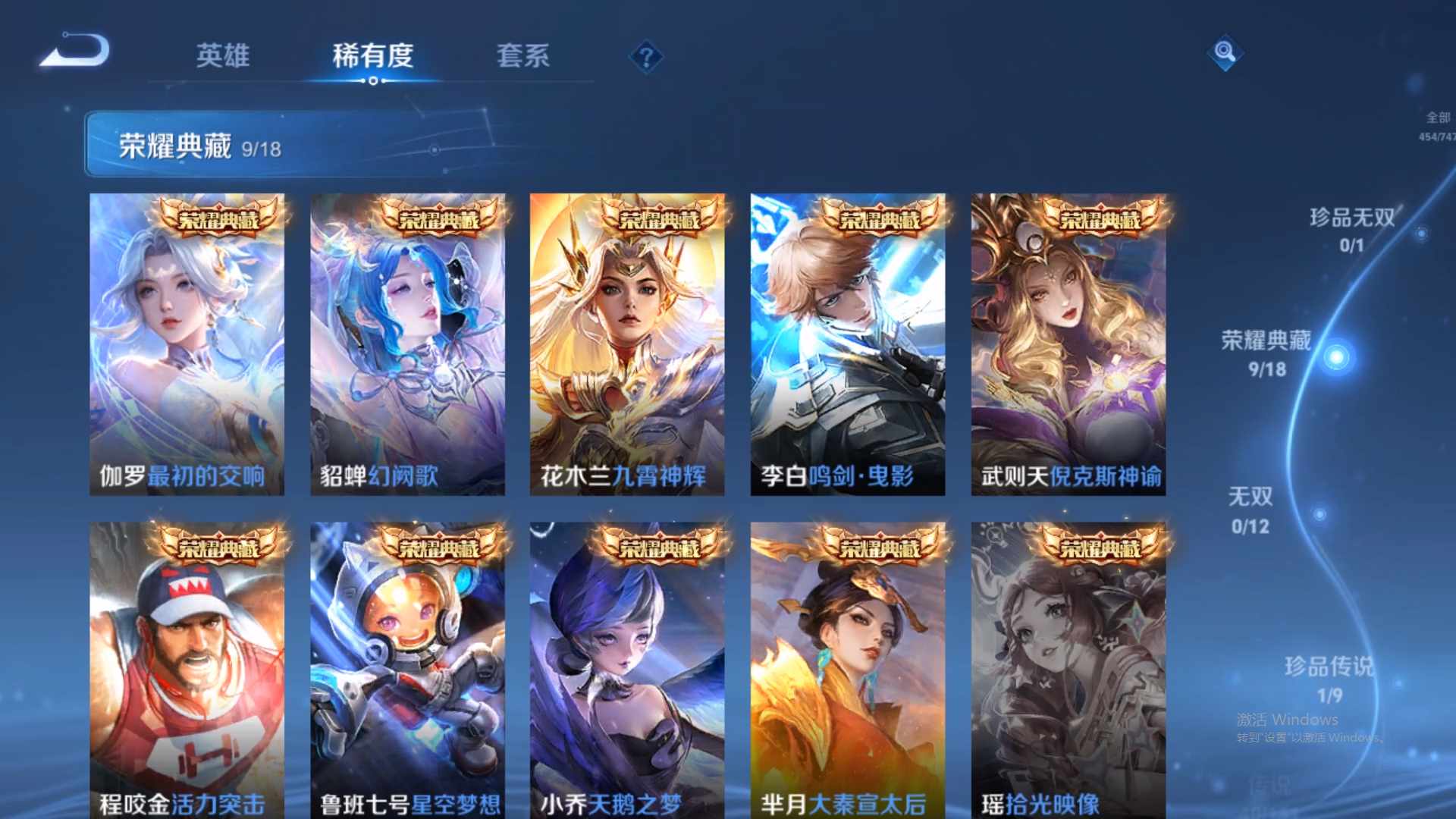Select the 稀有度 tab
Viewport: 1456px width, 819px height.
(372, 55)
